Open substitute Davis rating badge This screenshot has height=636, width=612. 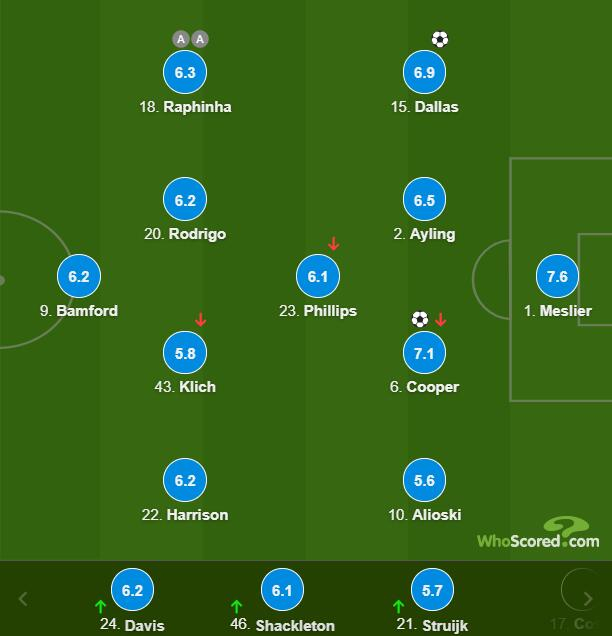(x=133, y=591)
